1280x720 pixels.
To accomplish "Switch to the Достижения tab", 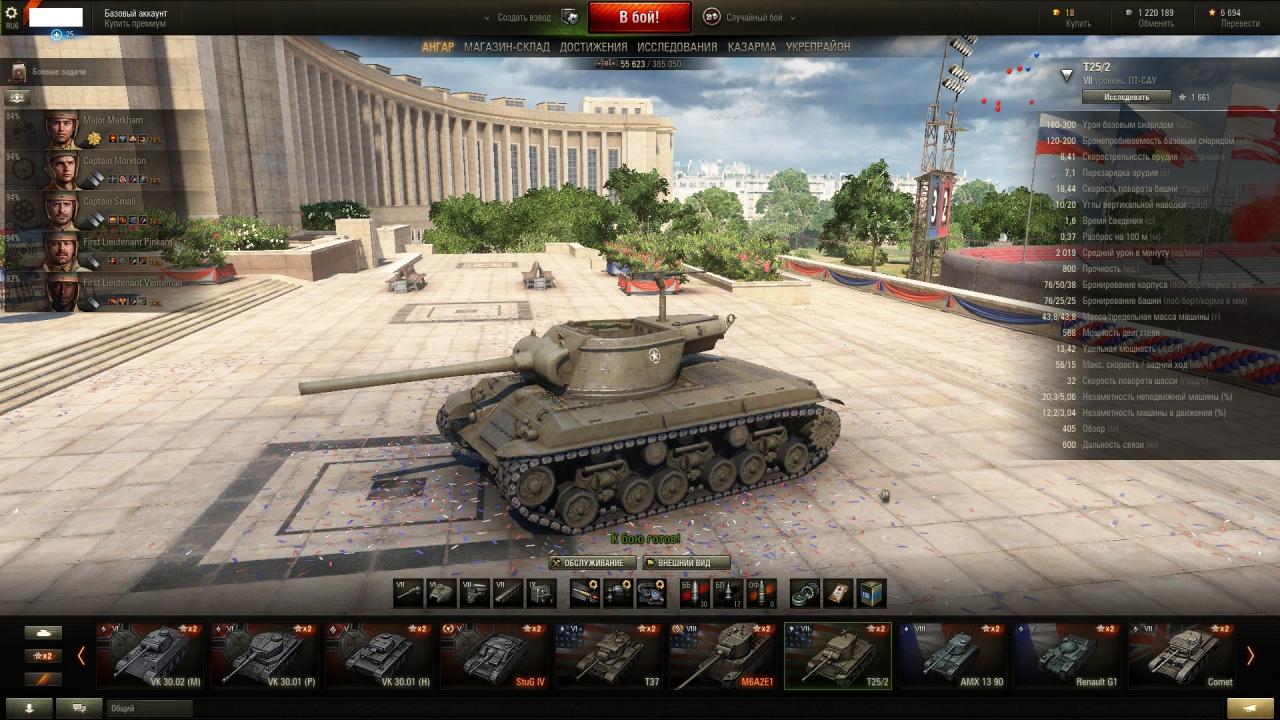I will pyautogui.click(x=593, y=47).
